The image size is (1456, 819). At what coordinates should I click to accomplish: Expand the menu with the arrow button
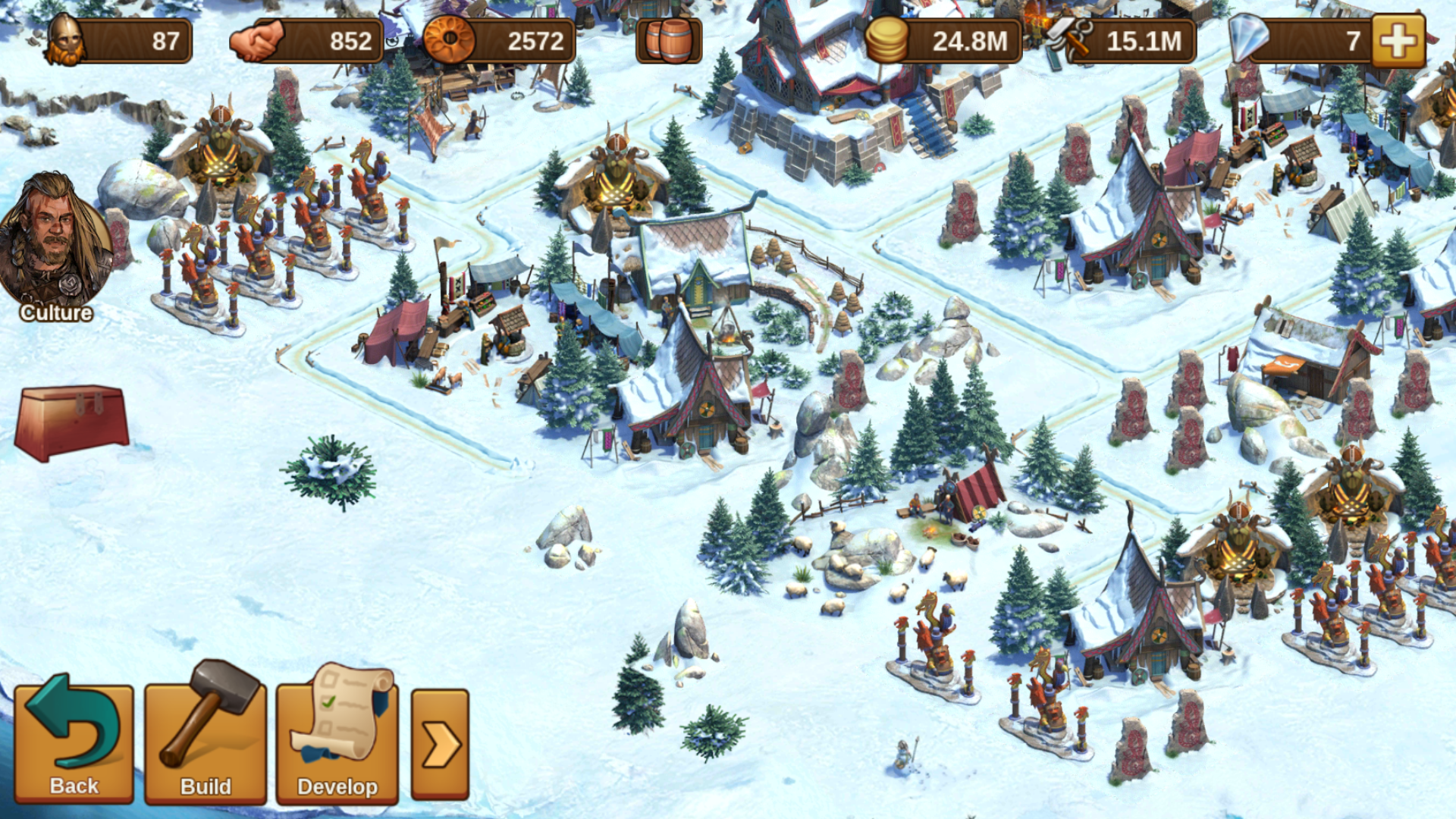tap(441, 744)
